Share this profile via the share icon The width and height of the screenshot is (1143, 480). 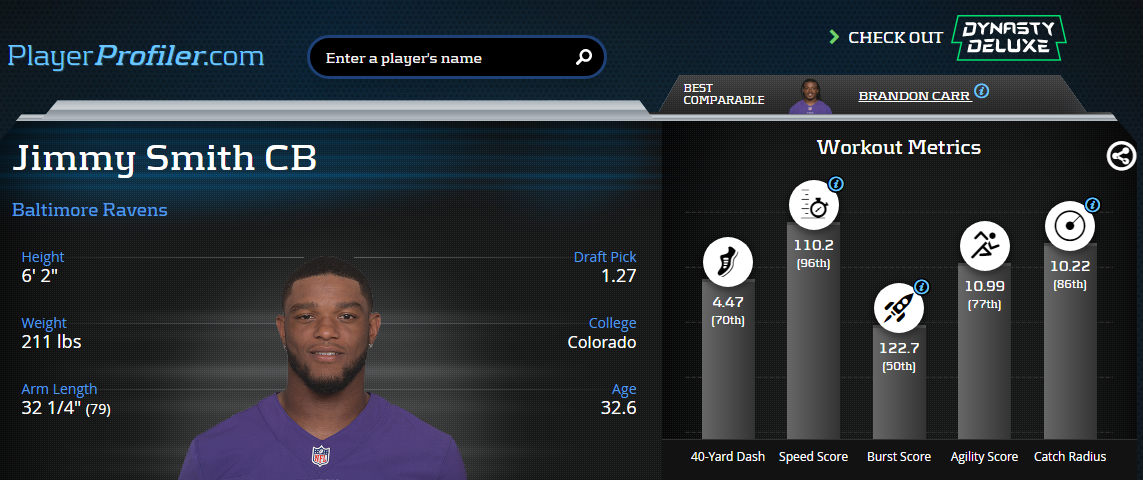1121,156
